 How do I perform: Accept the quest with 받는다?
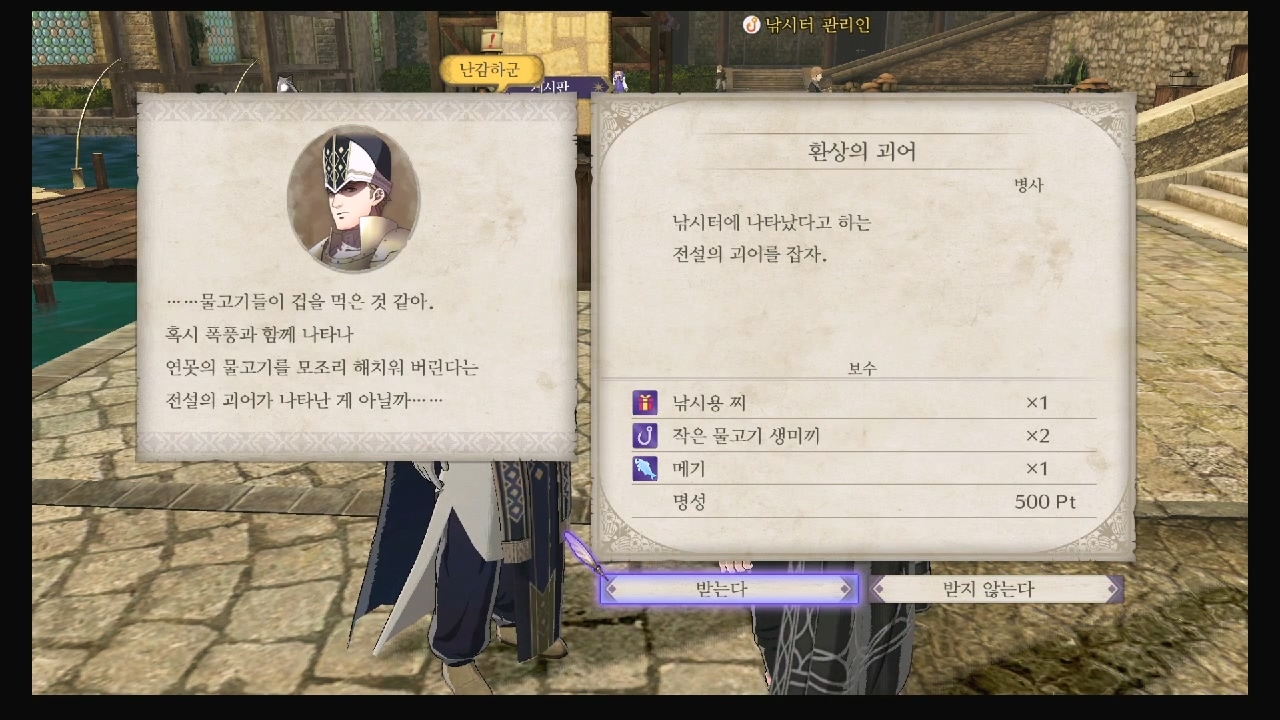[729, 589]
